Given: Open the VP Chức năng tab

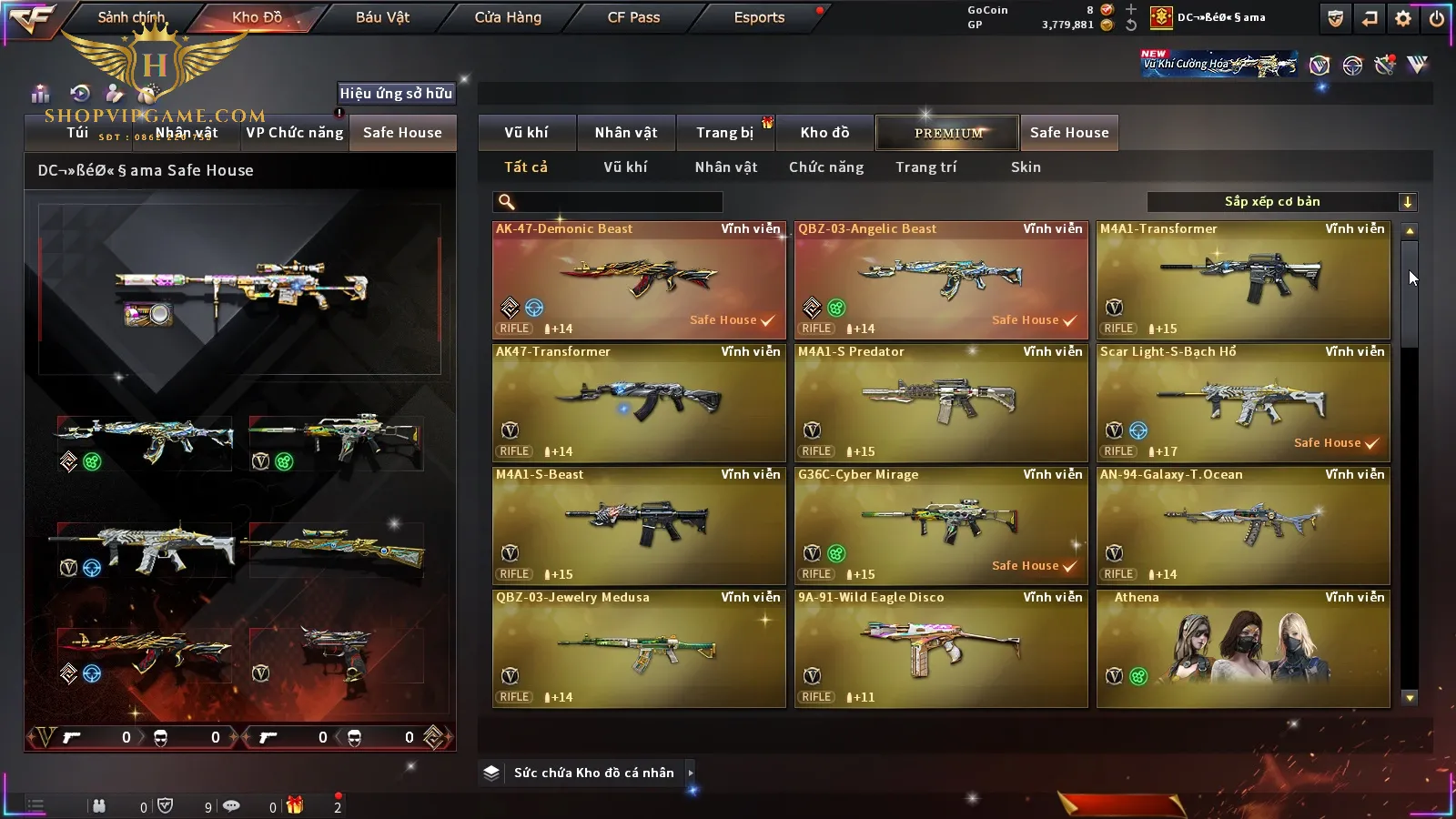Looking at the screenshot, I should pos(295,133).
